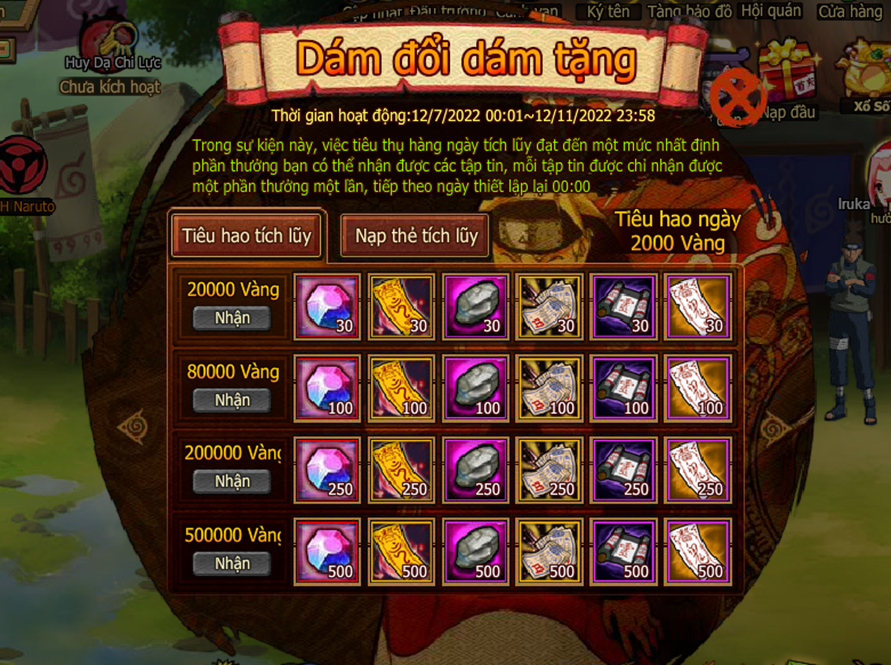Viewport: 891px width, 665px height.
Task: Claim the 20000 Vàng reward with Nhận
Action: pyautogui.click(x=232, y=318)
